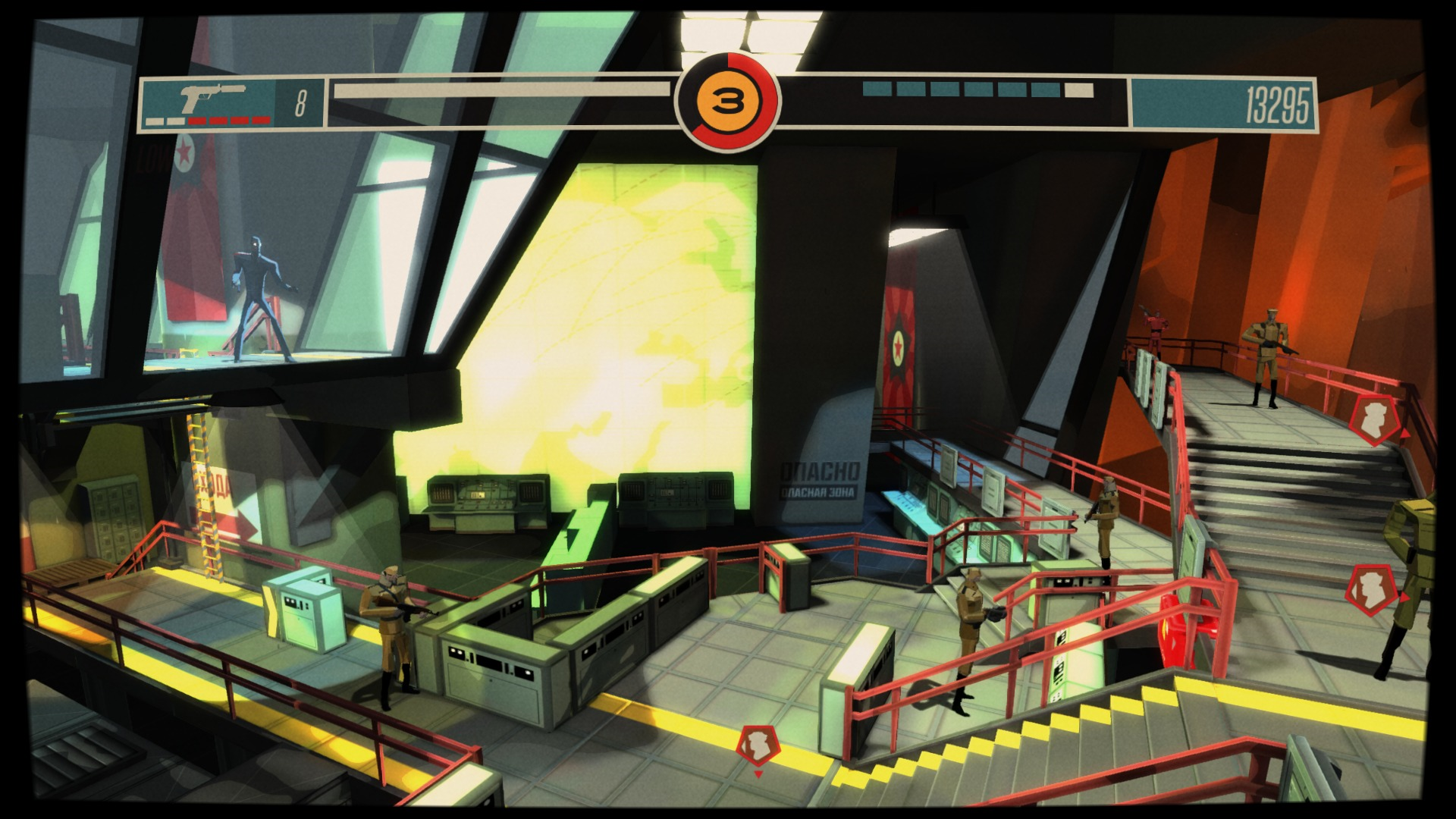Click the red arrow below the pentagon marker
This screenshot has height=819, width=1456.
click(758, 773)
